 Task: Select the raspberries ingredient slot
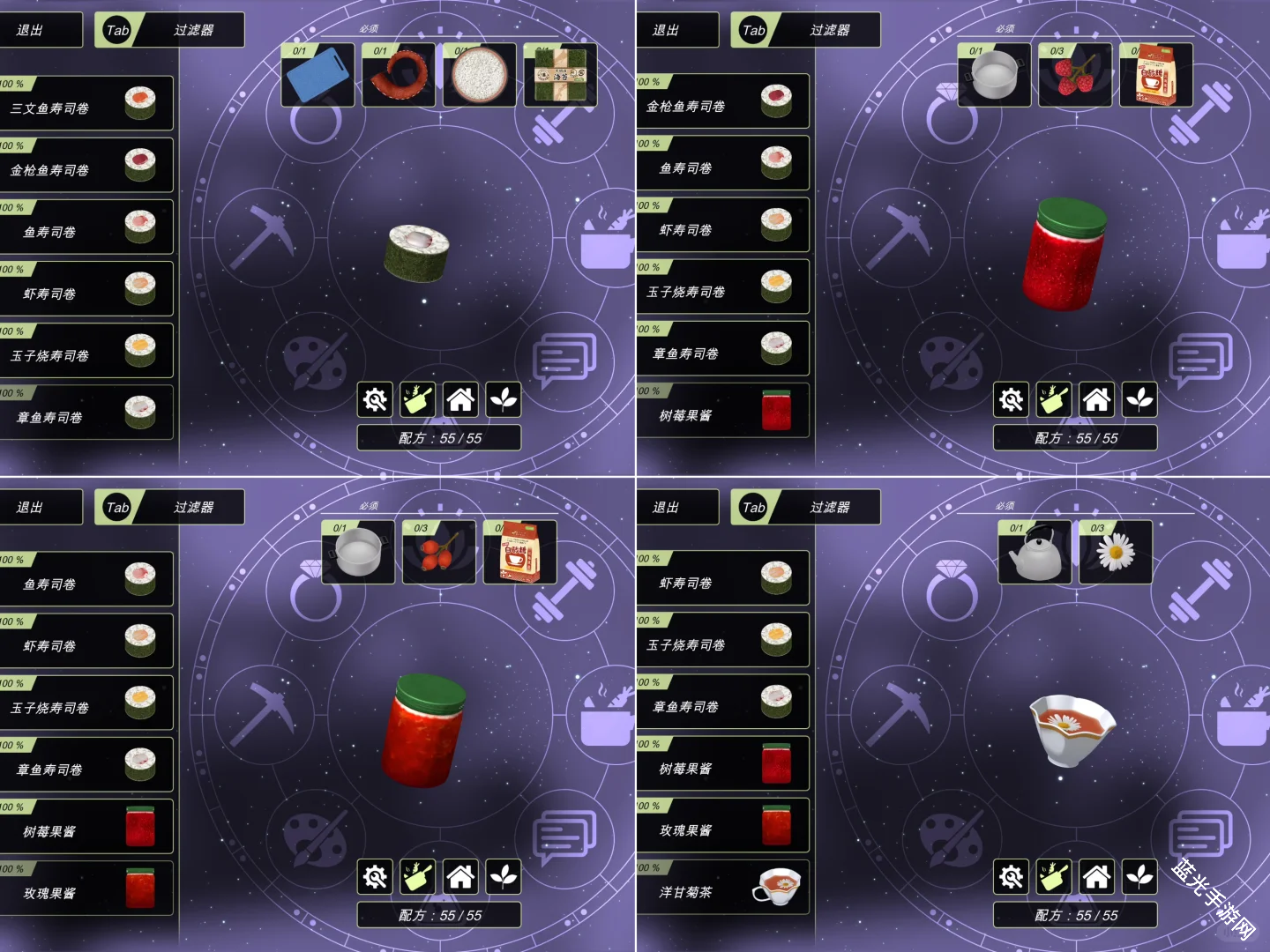click(x=1075, y=76)
